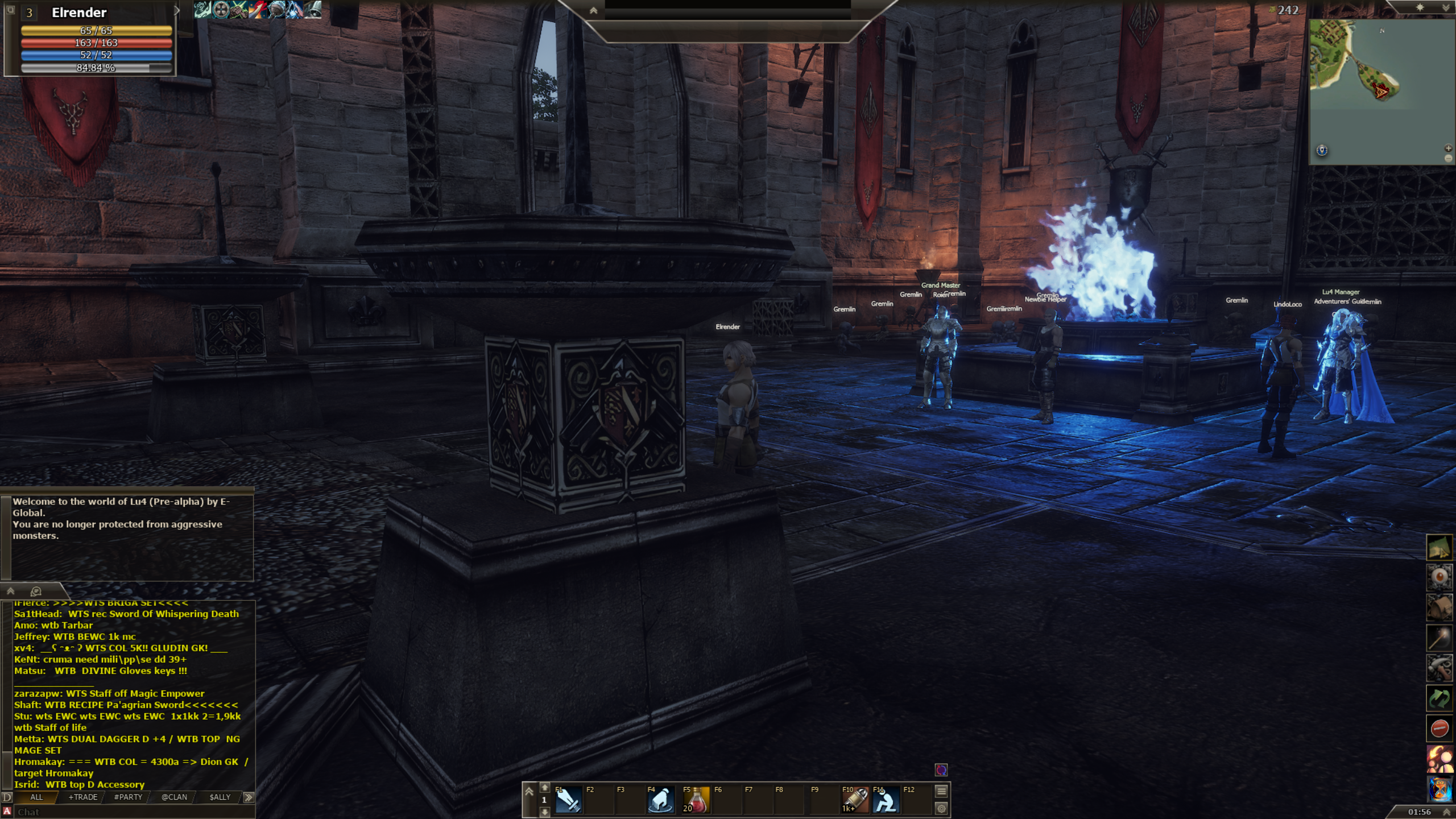The height and width of the screenshot is (819, 1456).
Task: Open the inventory bag icon
Action: pos(1439,607)
